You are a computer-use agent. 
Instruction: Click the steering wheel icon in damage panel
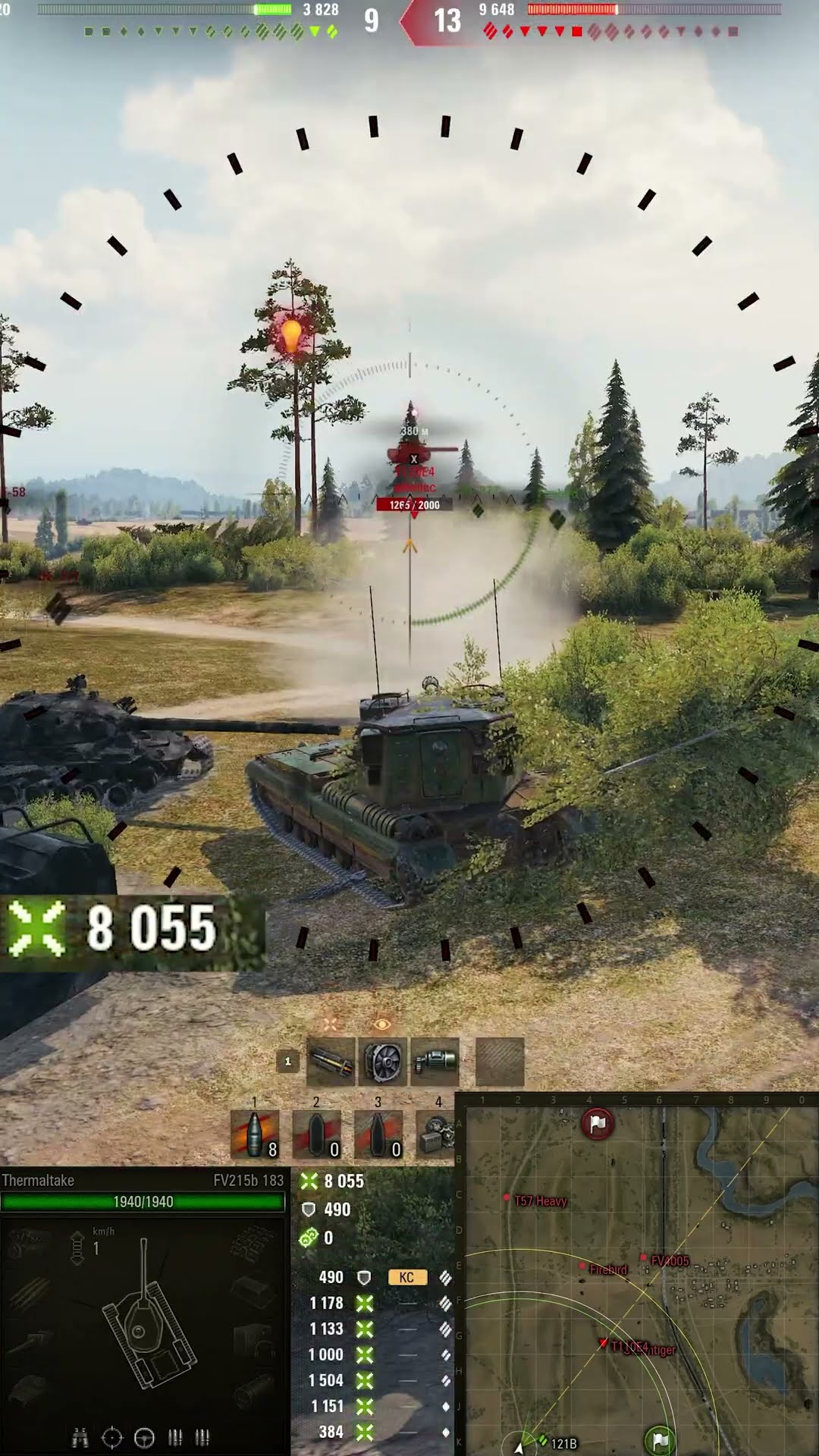[x=144, y=1438]
